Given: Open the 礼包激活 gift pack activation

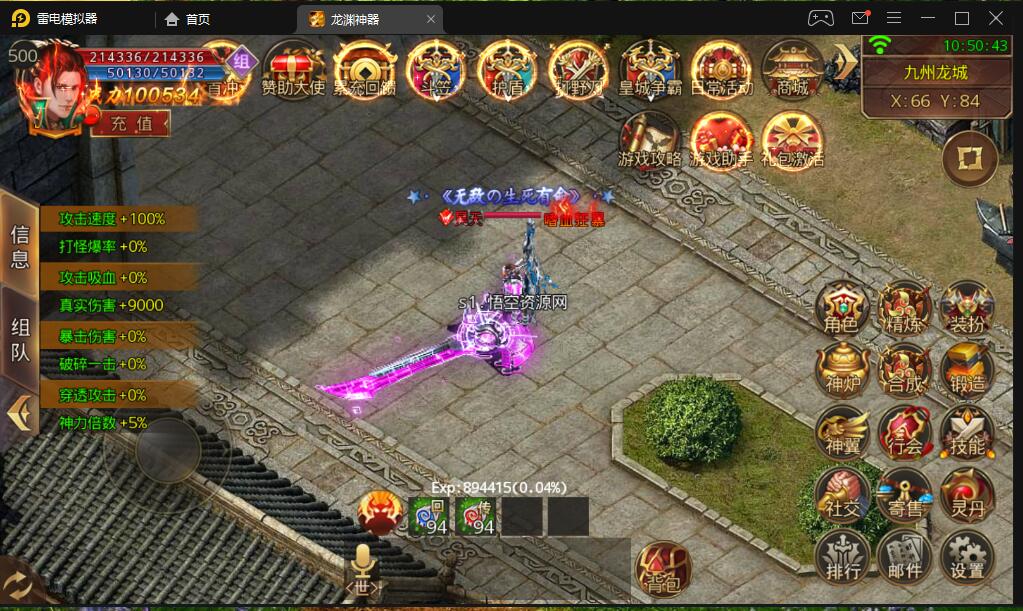Looking at the screenshot, I should pos(792,141).
